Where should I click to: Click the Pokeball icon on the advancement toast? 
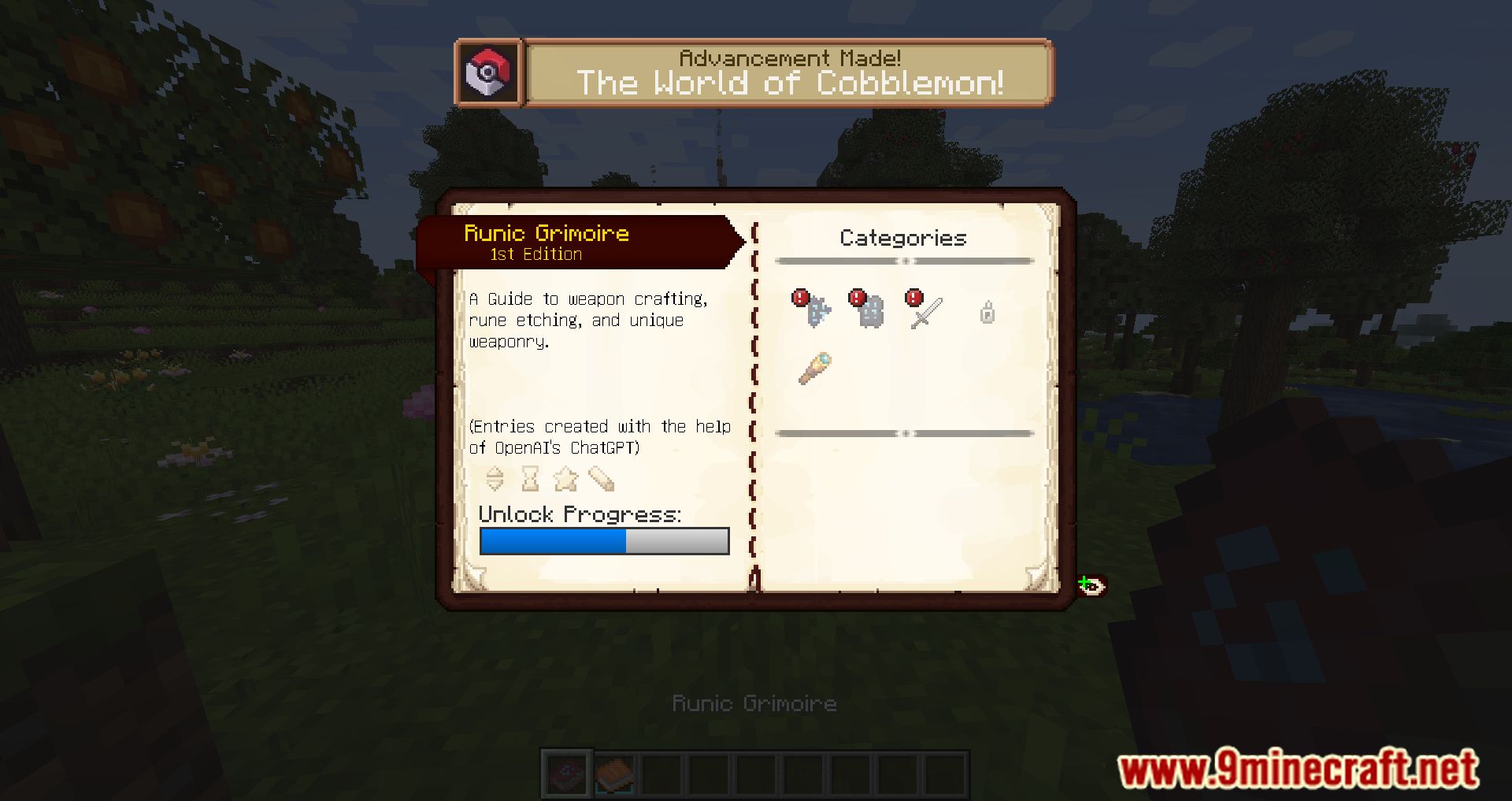pos(487,72)
